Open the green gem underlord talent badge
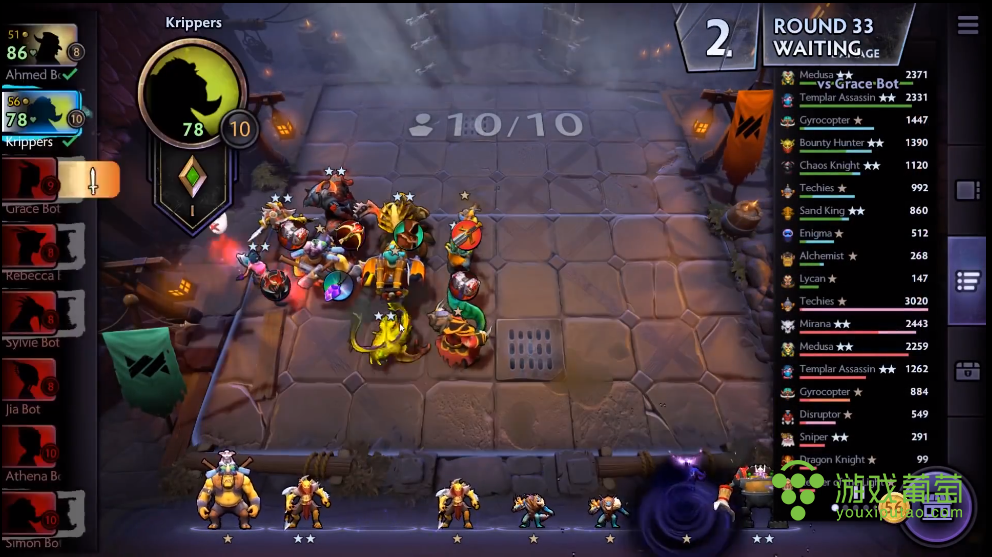This screenshot has width=992, height=557. tap(193, 178)
